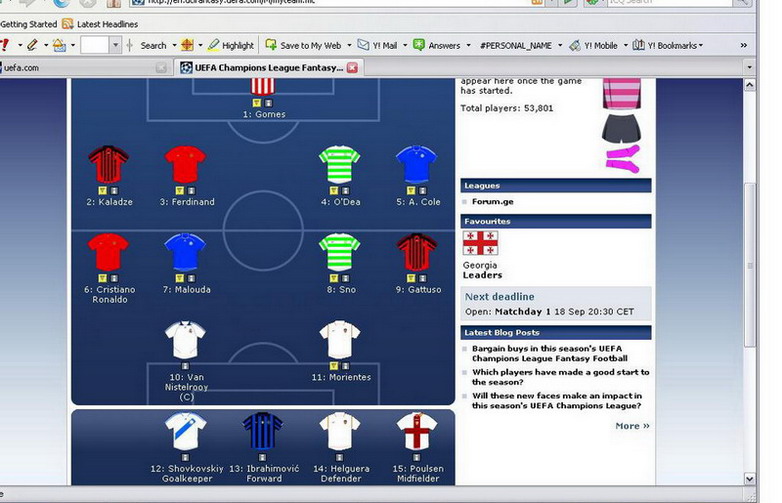Close the UEFA Champions League Fantasy tab

click(352, 67)
